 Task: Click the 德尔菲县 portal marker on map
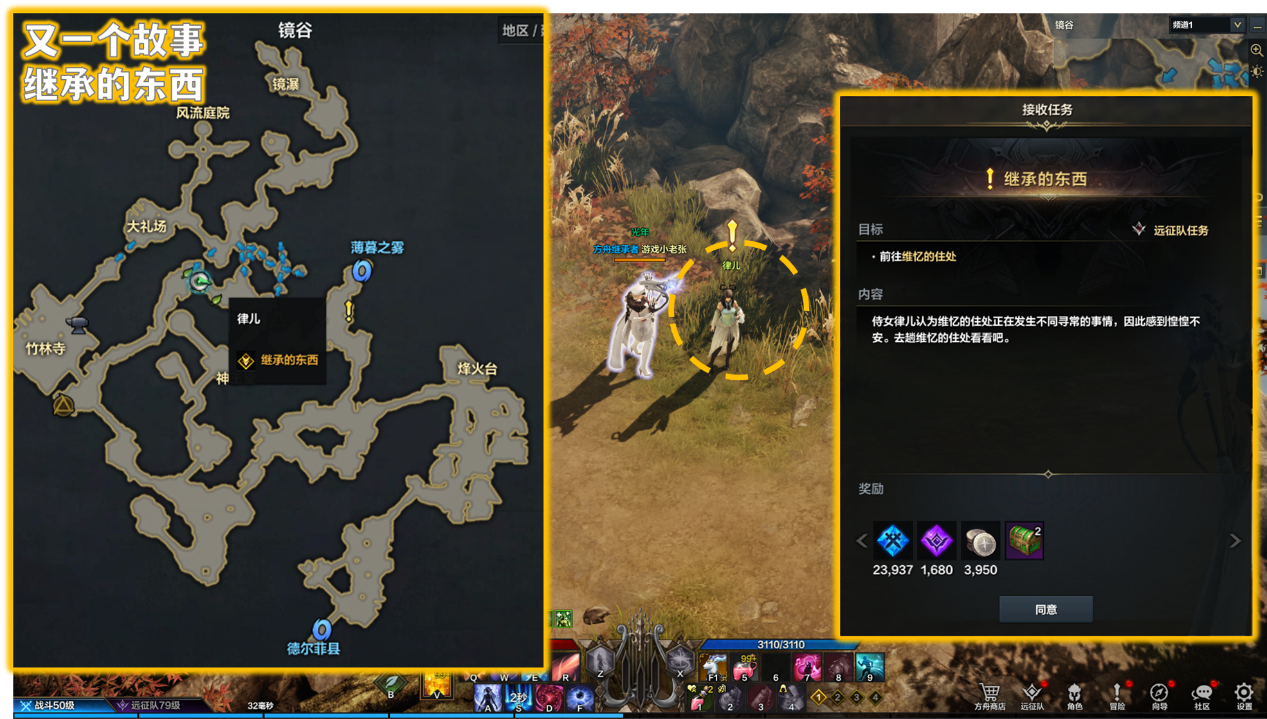point(321,629)
